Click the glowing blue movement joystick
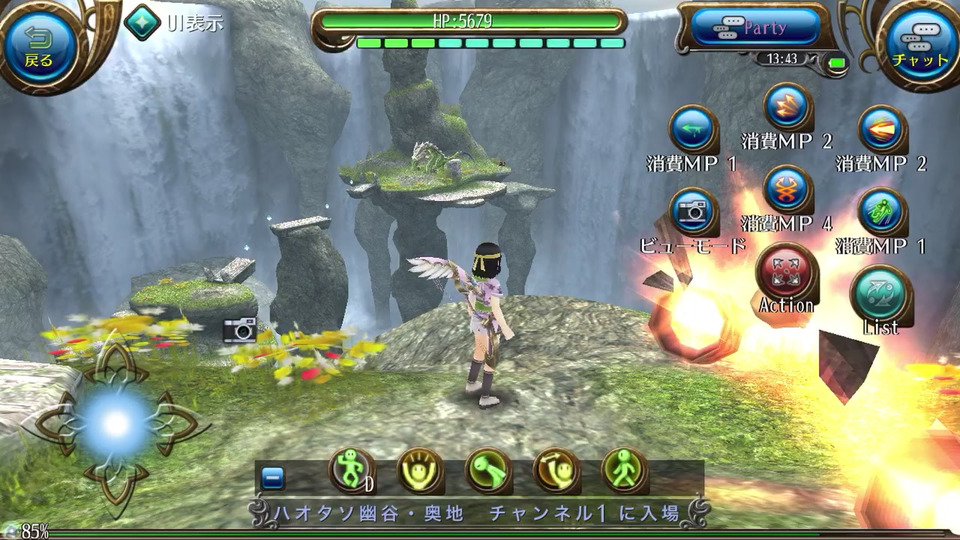The height and width of the screenshot is (540, 960). point(116,423)
